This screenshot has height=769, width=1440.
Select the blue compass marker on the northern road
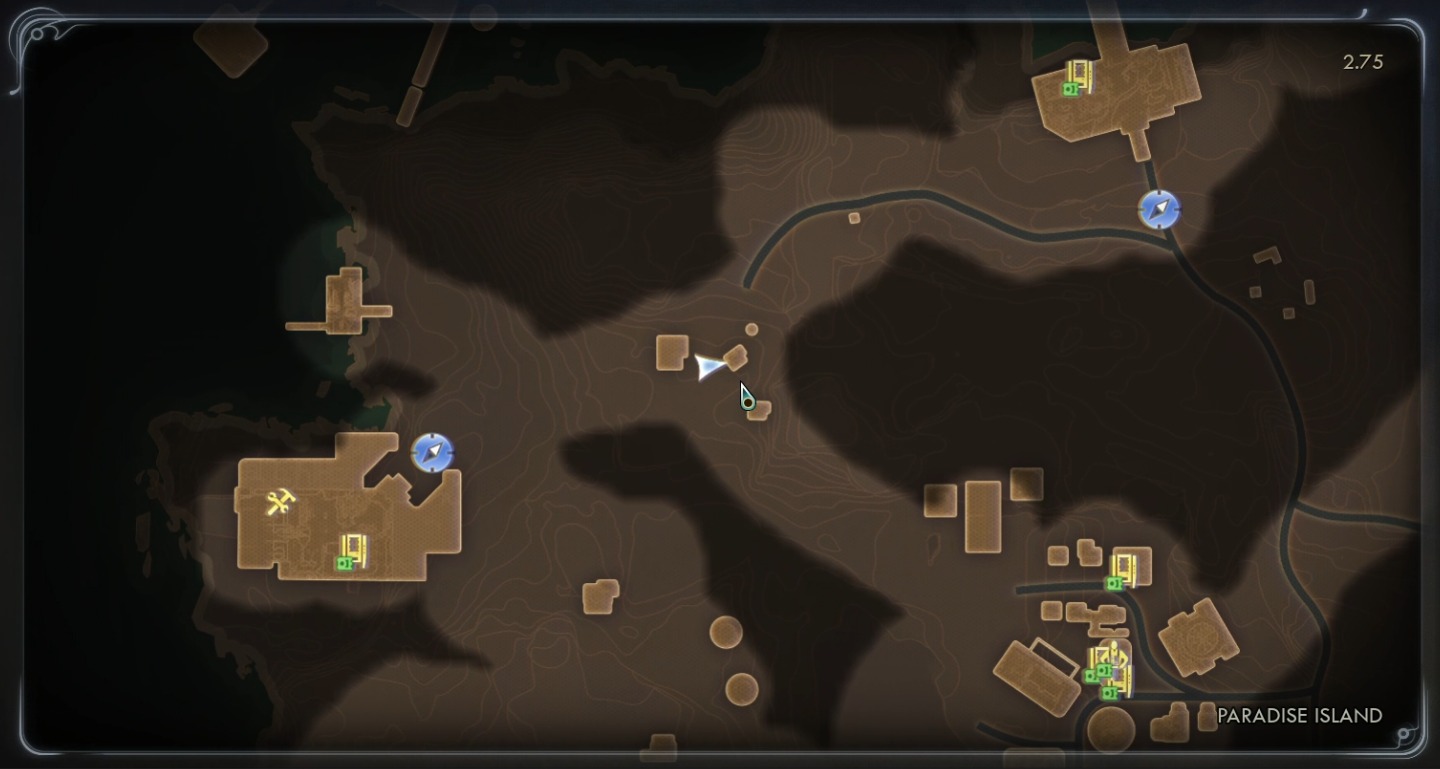click(x=1159, y=210)
